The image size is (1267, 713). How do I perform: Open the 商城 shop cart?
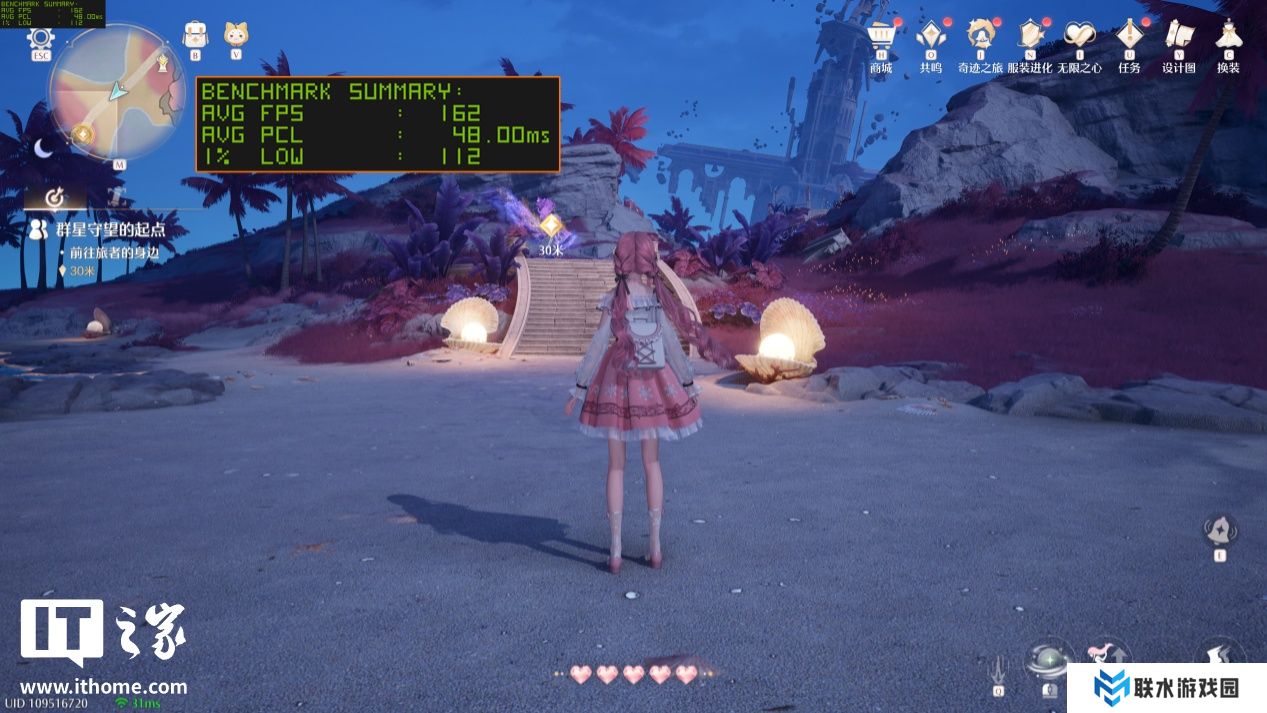coord(881,38)
